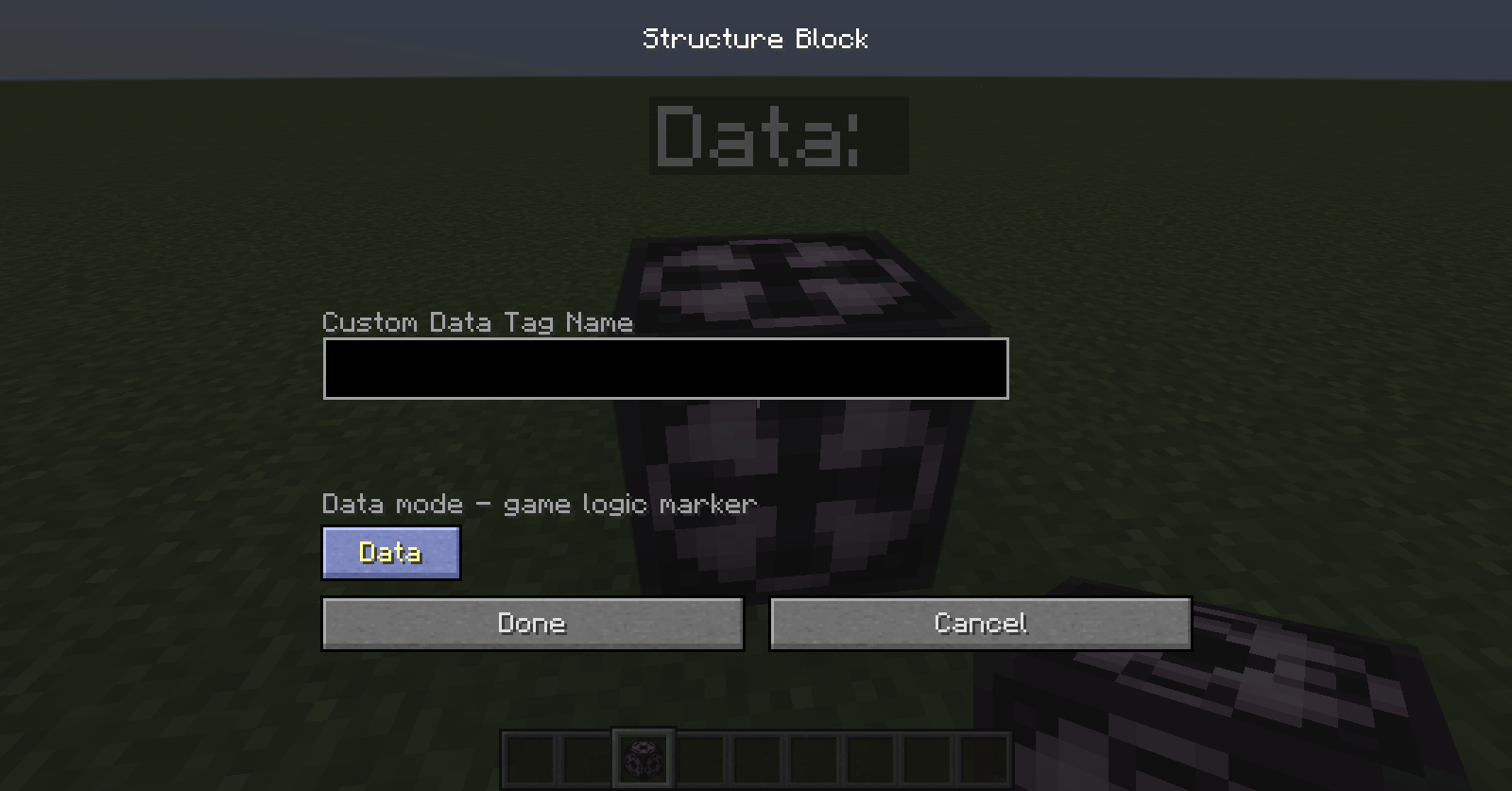Image resolution: width=1512 pixels, height=791 pixels.
Task: Click Done to save the structure block settings
Action: point(532,624)
